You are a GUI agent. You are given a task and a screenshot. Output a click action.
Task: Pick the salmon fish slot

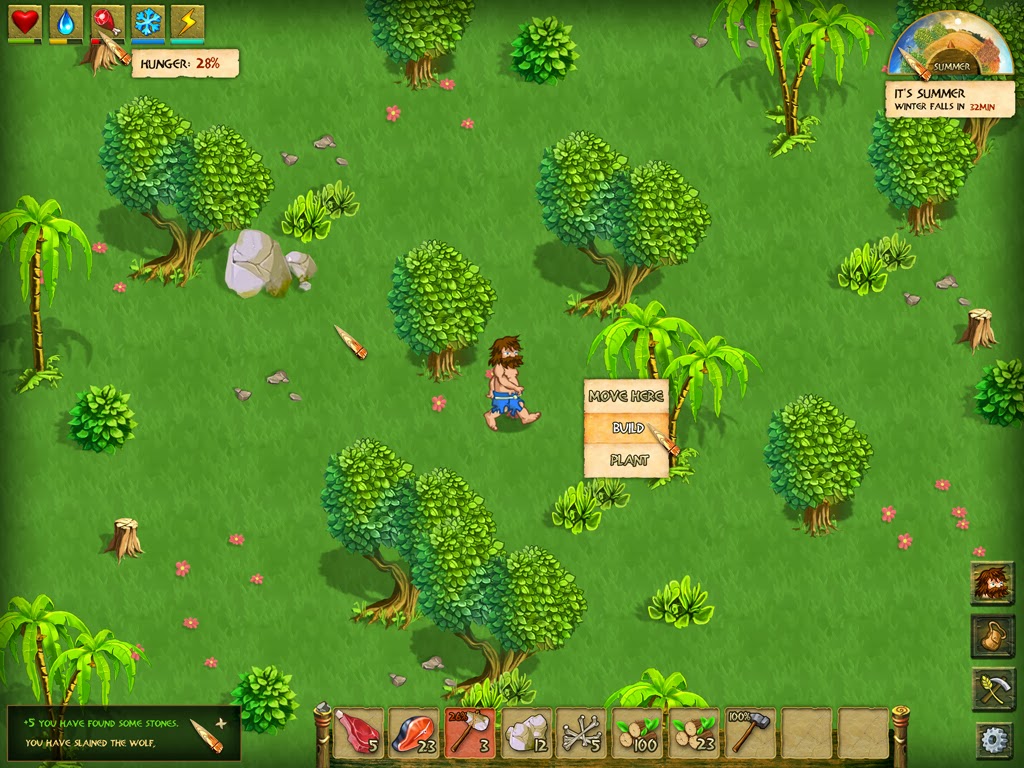coord(414,733)
